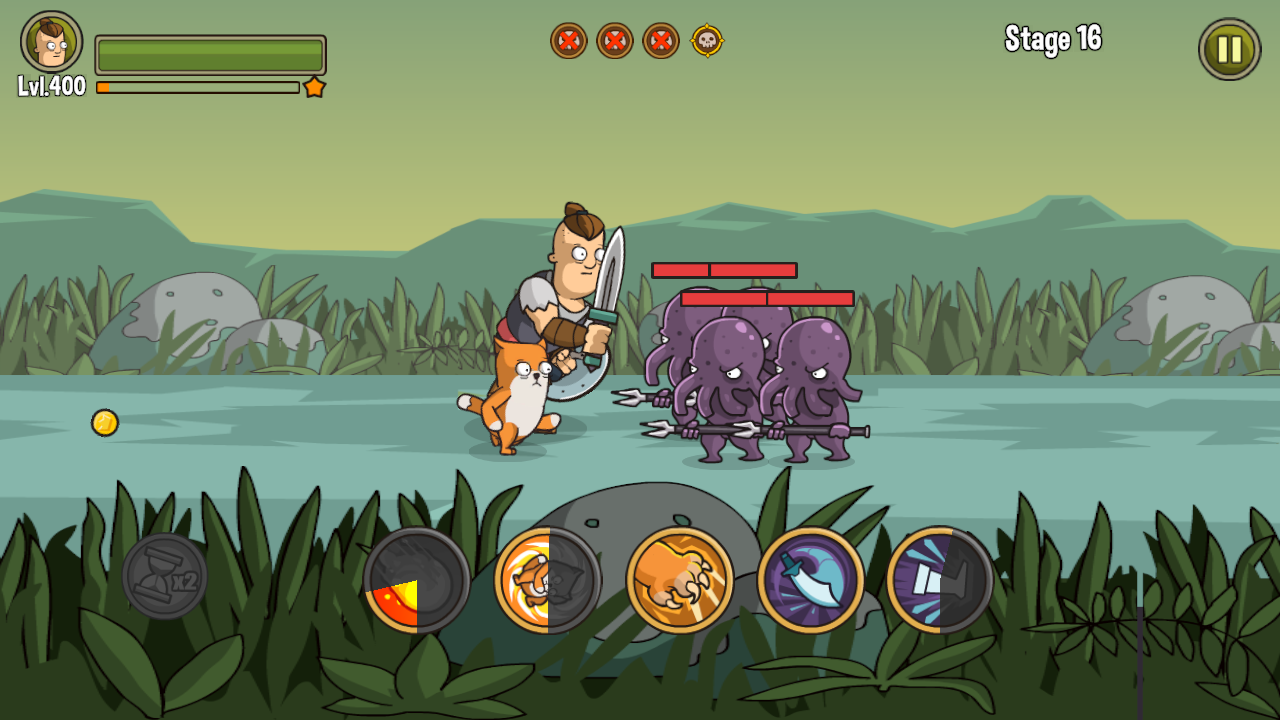The image size is (1280, 720).
Task: Click the green health bar
Action: [210, 55]
